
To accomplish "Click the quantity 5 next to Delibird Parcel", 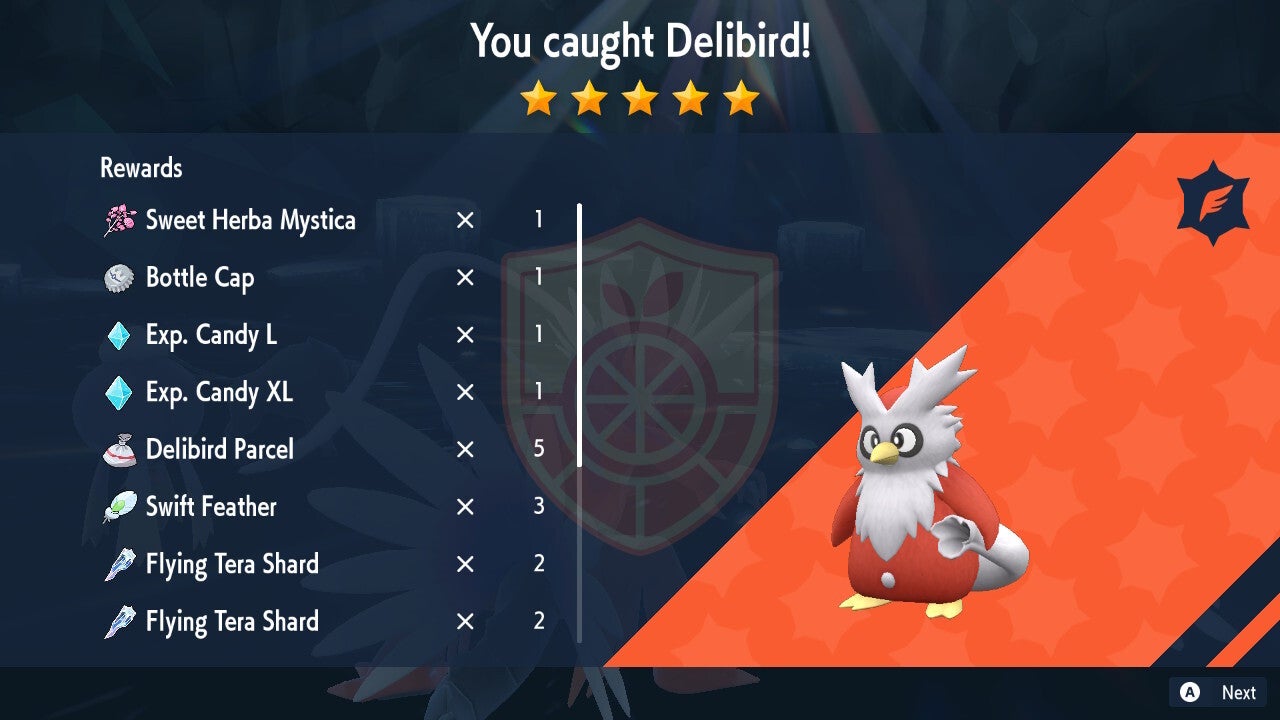I will coord(539,449).
